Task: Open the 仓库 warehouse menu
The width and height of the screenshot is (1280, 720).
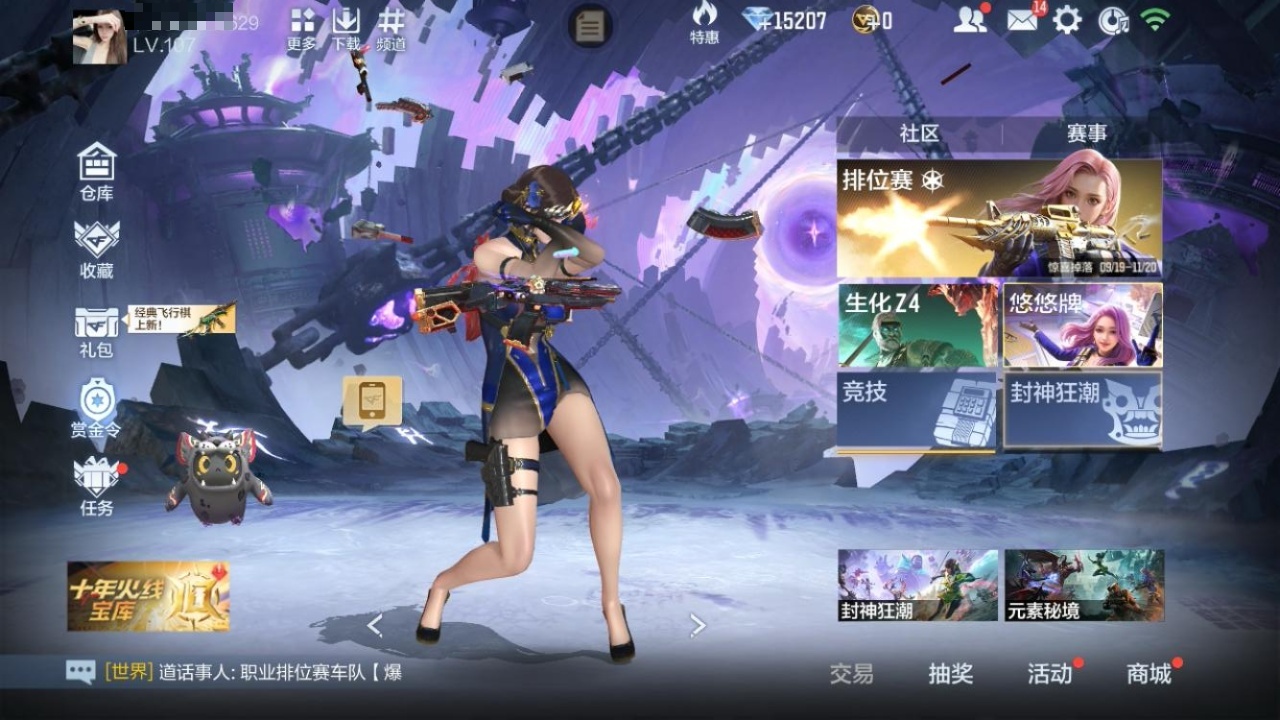Action: [97, 171]
